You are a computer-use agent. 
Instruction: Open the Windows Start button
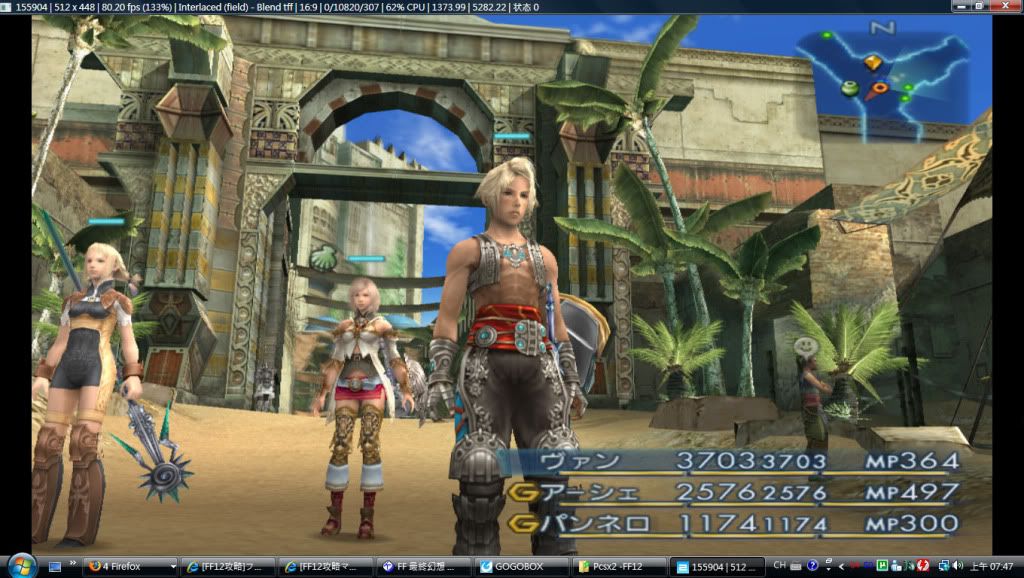pyautogui.click(x=21, y=565)
